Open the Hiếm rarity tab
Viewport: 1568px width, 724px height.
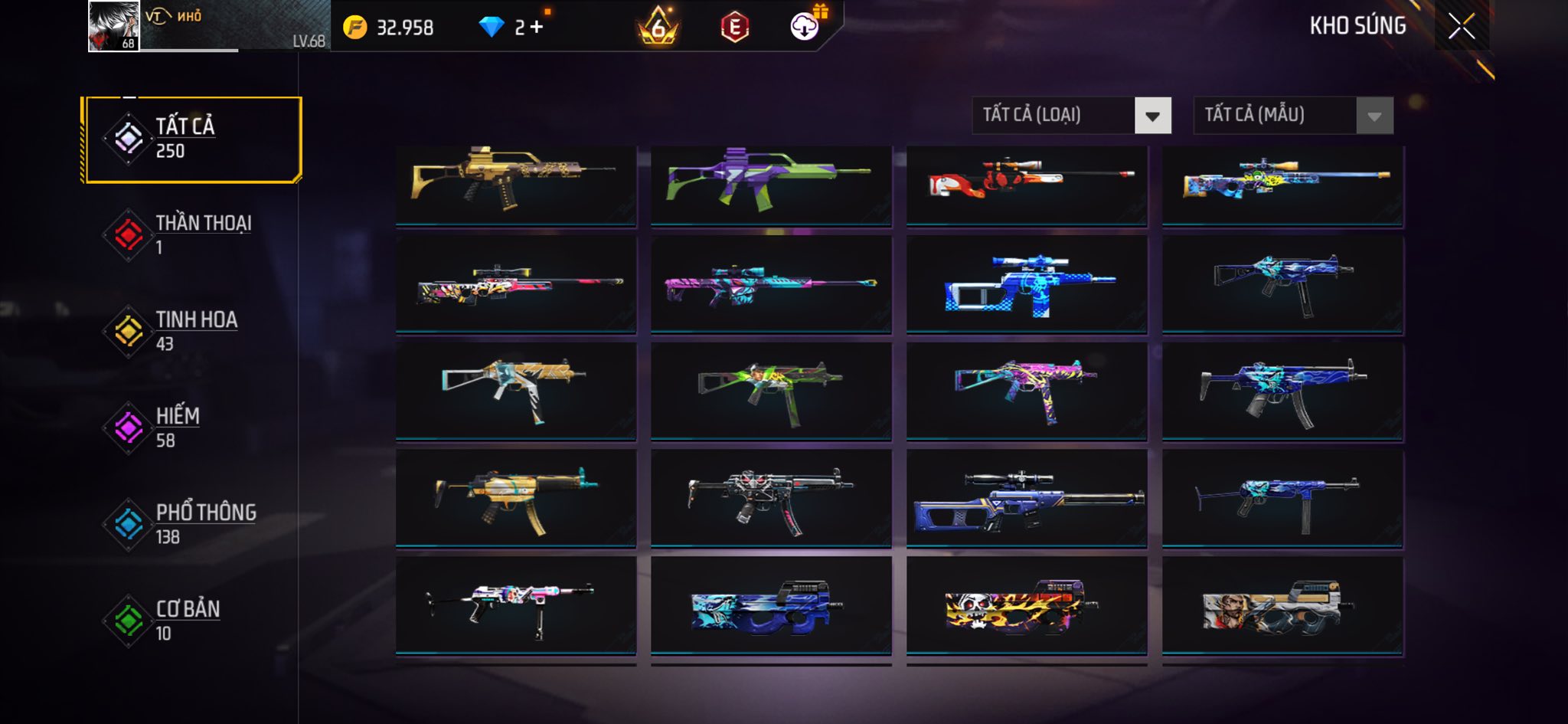click(191, 428)
